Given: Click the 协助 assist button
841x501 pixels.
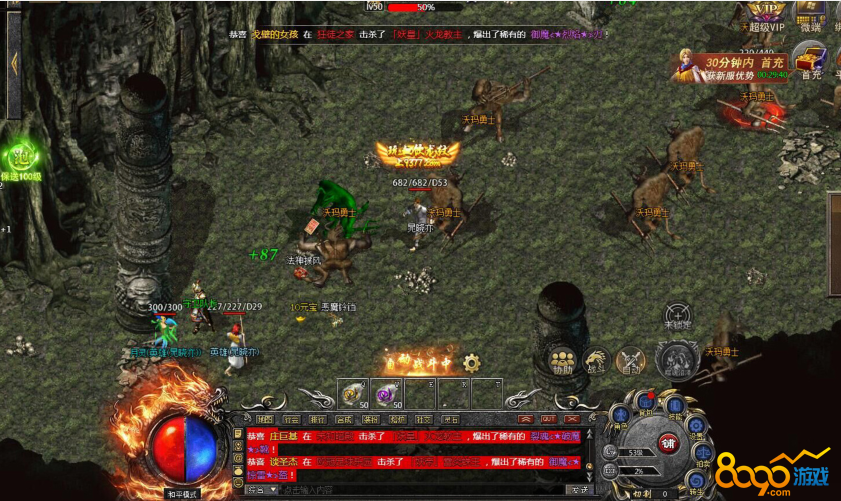Looking at the screenshot, I should [x=562, y=362].
